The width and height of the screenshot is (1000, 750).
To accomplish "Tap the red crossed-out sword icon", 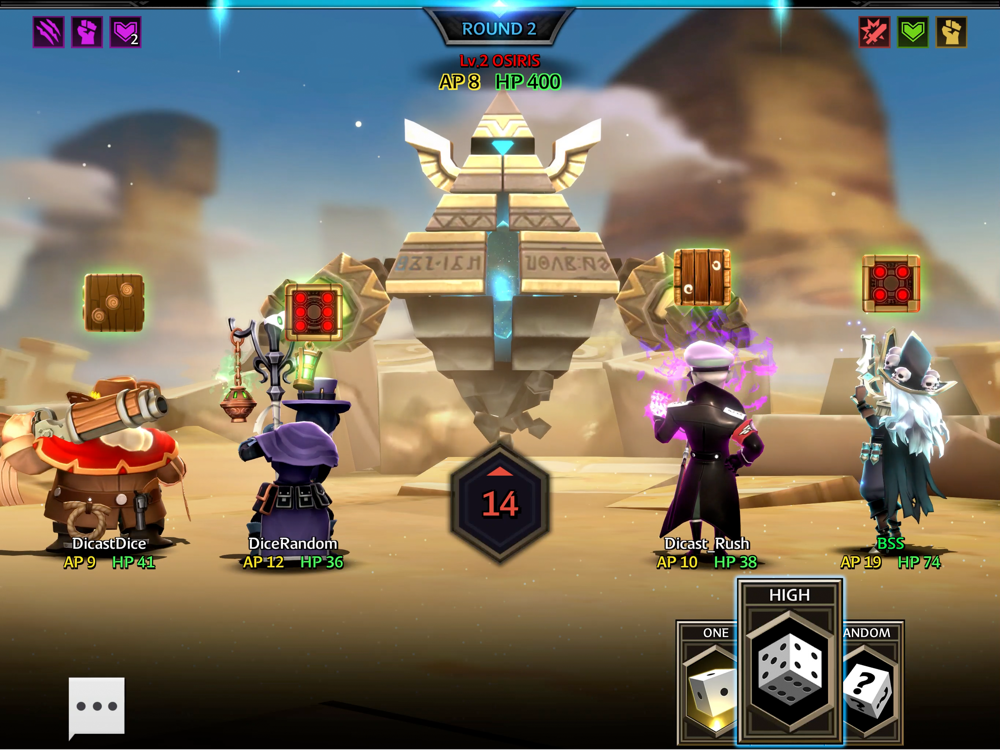I will (874, 32).
